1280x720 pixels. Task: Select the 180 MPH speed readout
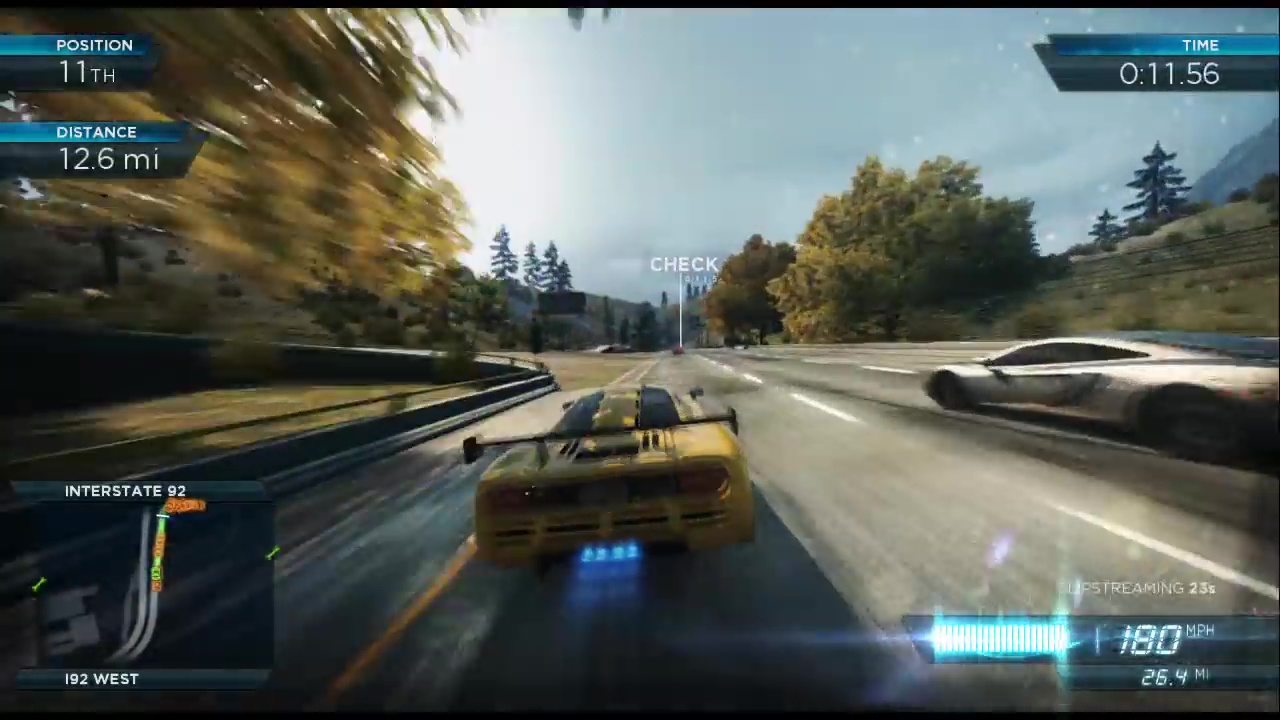[x=1152, y=638]
